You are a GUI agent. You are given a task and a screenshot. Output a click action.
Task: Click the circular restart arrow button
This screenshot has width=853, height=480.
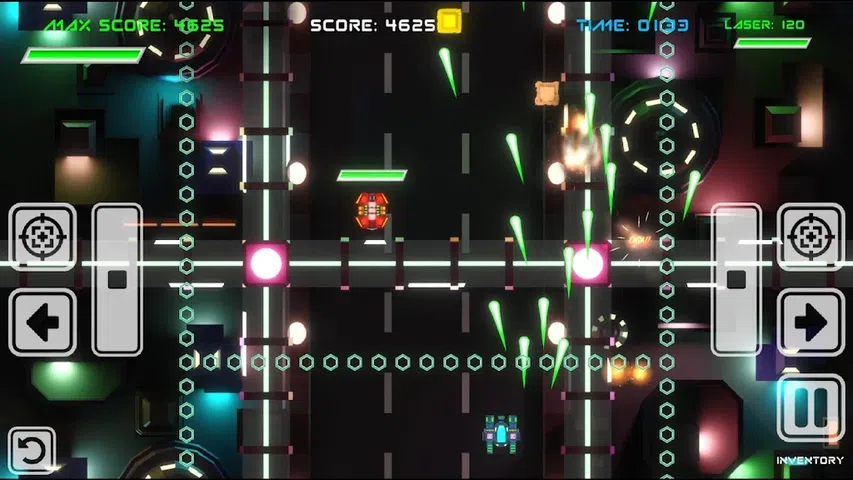pos(31,451)
